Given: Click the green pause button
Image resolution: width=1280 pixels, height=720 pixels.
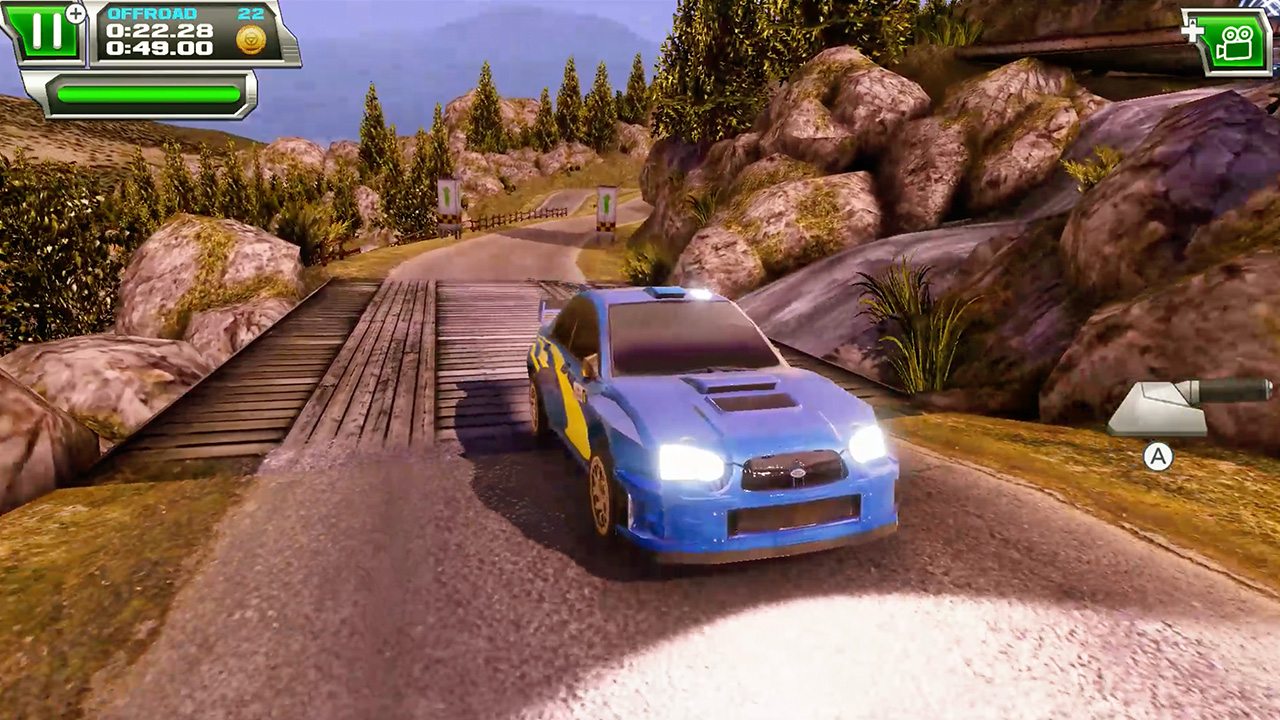Looking at the screenshot, I should [46, 30].
